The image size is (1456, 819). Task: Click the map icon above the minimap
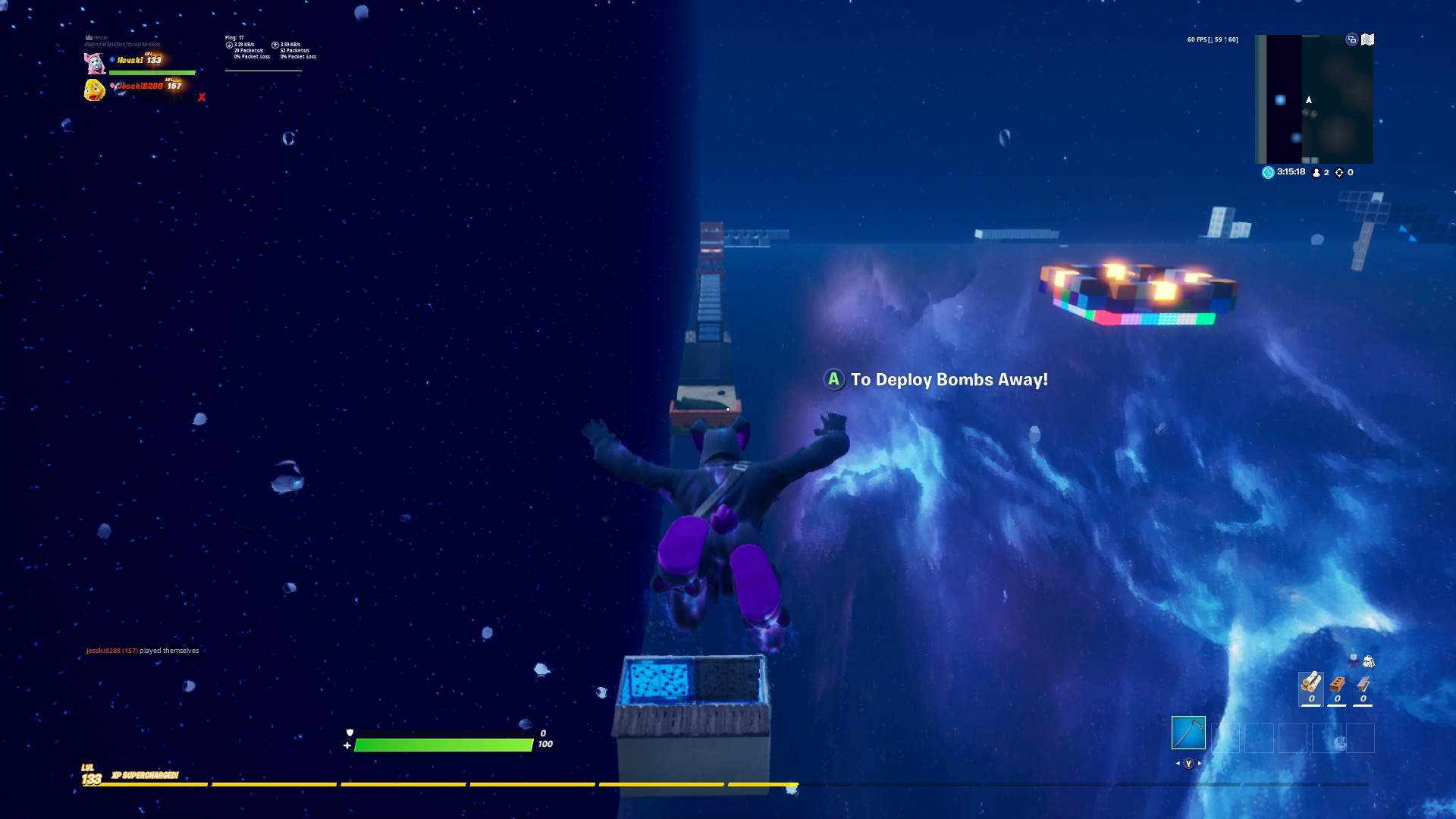coord(1367,39)
